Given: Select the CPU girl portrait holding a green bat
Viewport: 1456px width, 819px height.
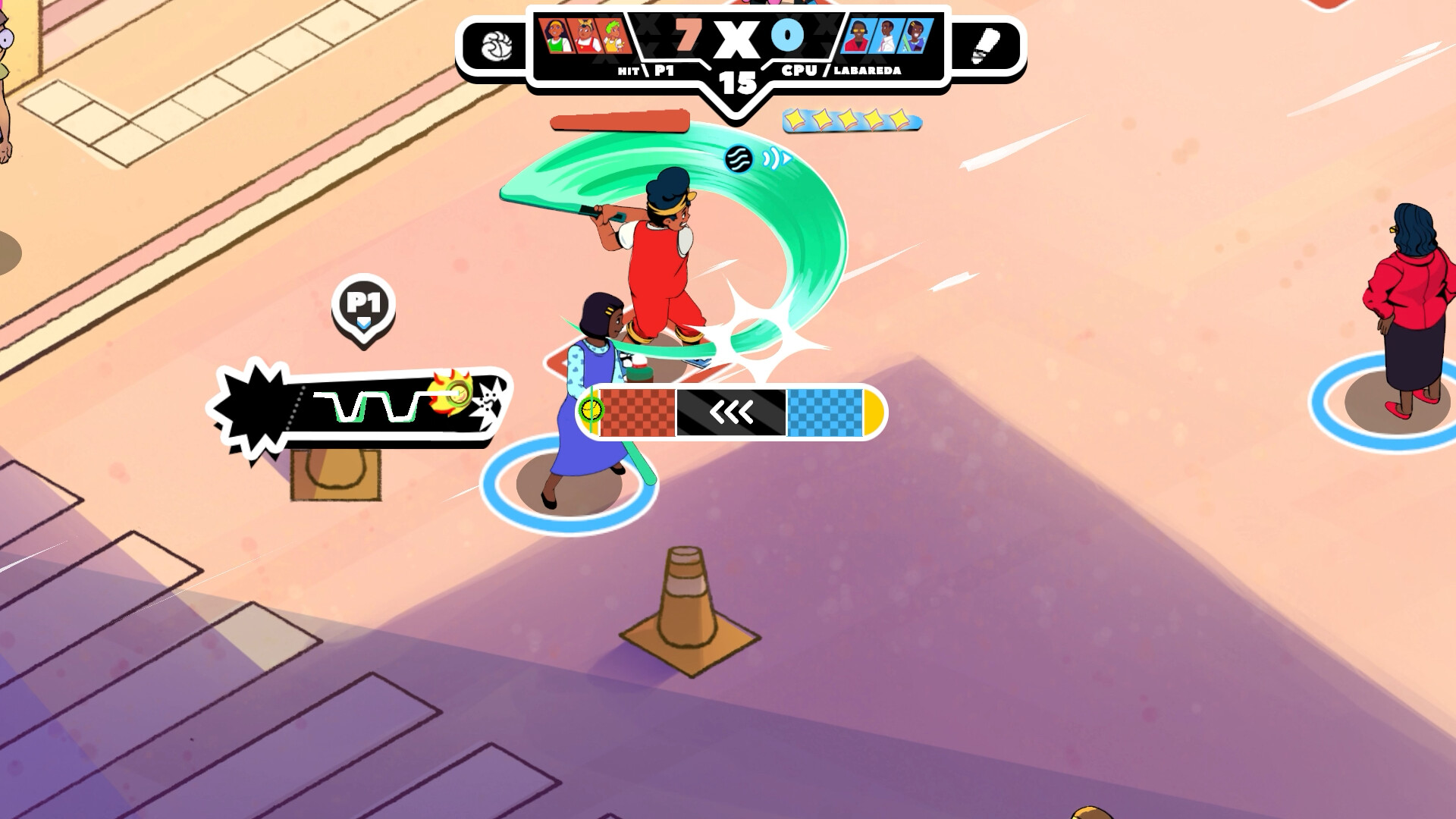Looking at the screenshot, I should coord(915,36).
